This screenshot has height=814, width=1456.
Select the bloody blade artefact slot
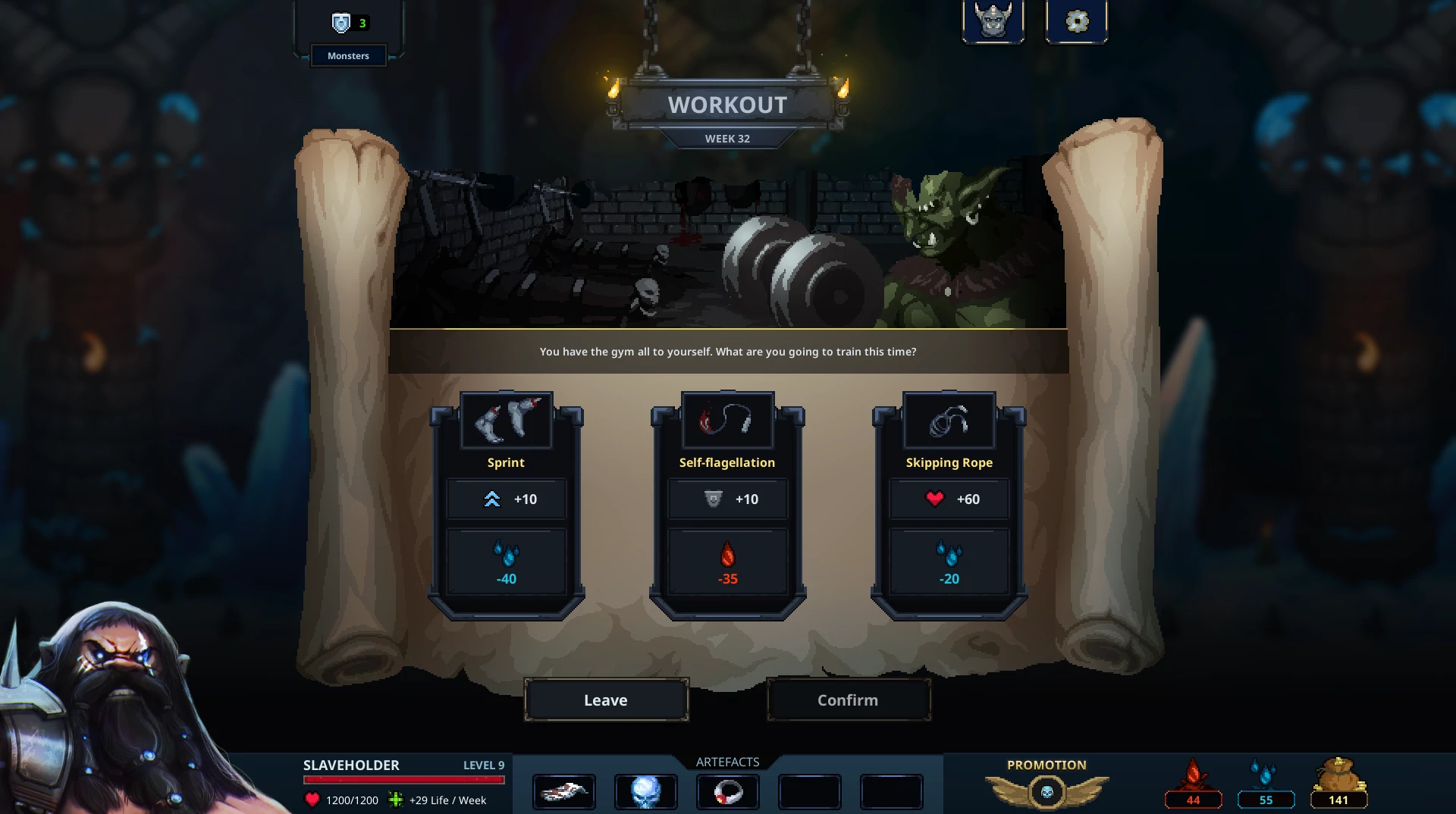coord(564,792)
